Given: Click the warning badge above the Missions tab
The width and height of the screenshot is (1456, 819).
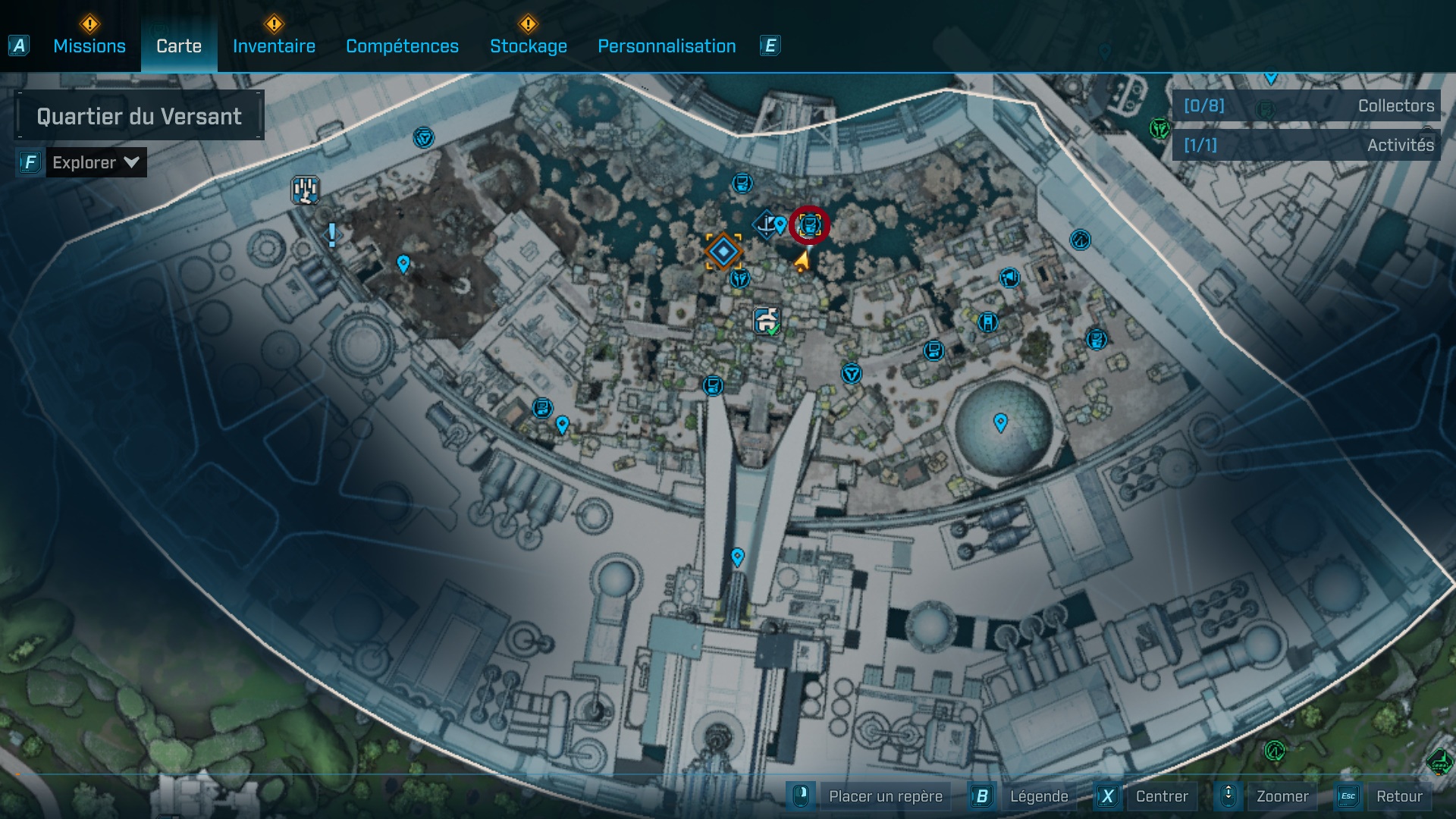Looking at the screenshot, I should tap(89, 24).
